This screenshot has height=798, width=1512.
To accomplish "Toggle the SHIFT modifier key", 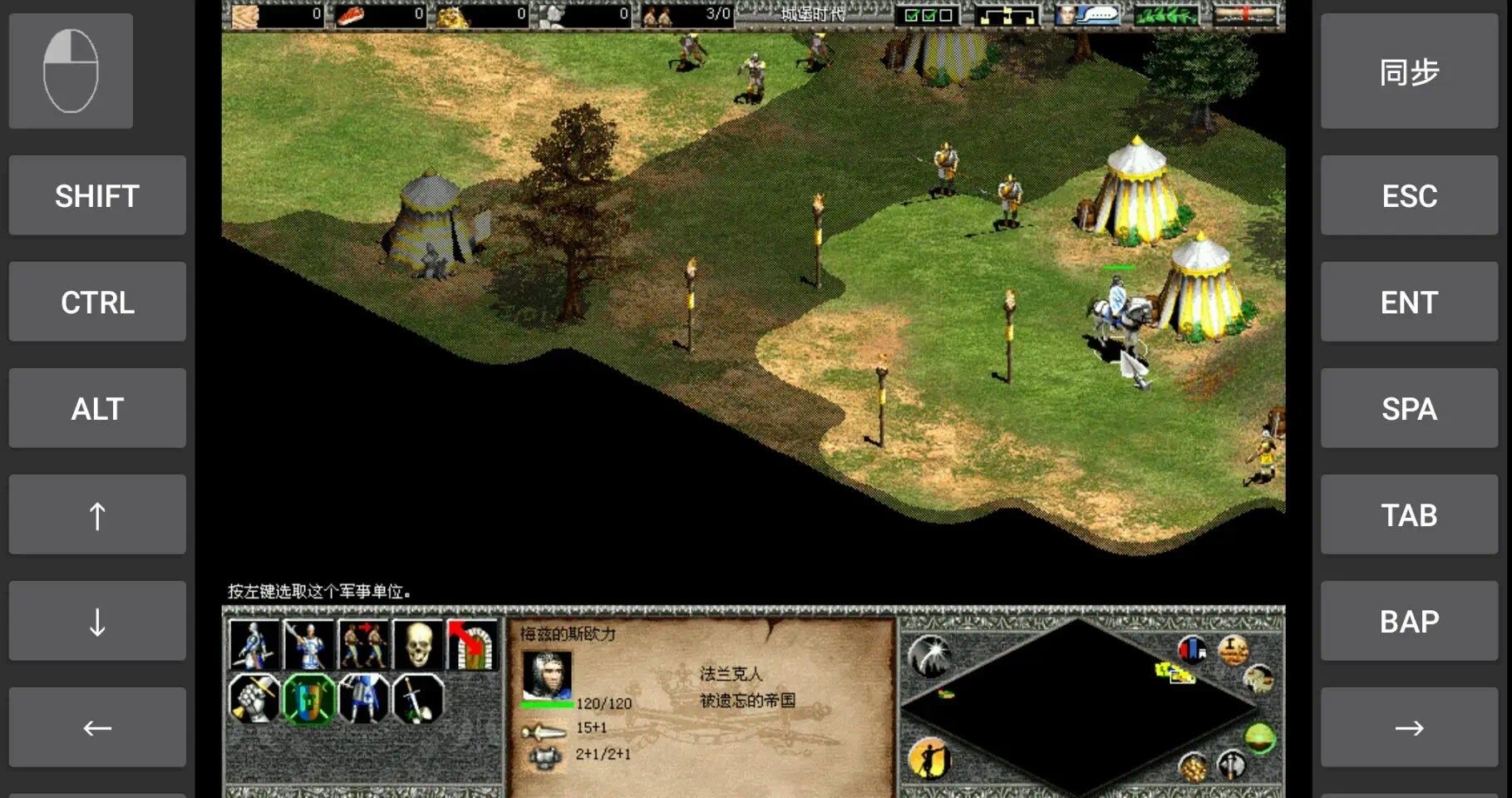I will tap(96, 195).
